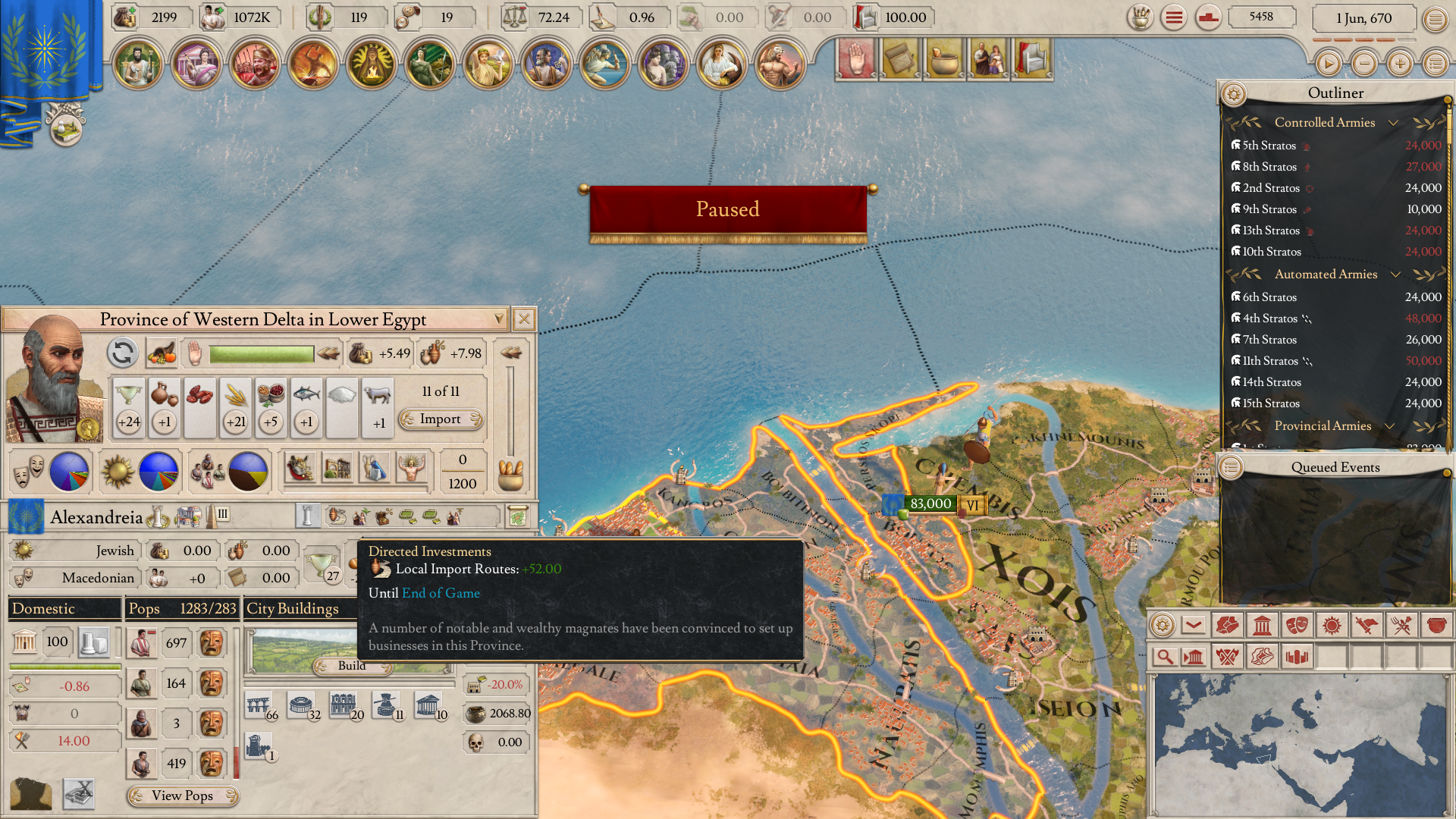This screenshot has height=819, width=1456.
Task: Collapse the Controlled Armies section
Action: pos(1394,123)
